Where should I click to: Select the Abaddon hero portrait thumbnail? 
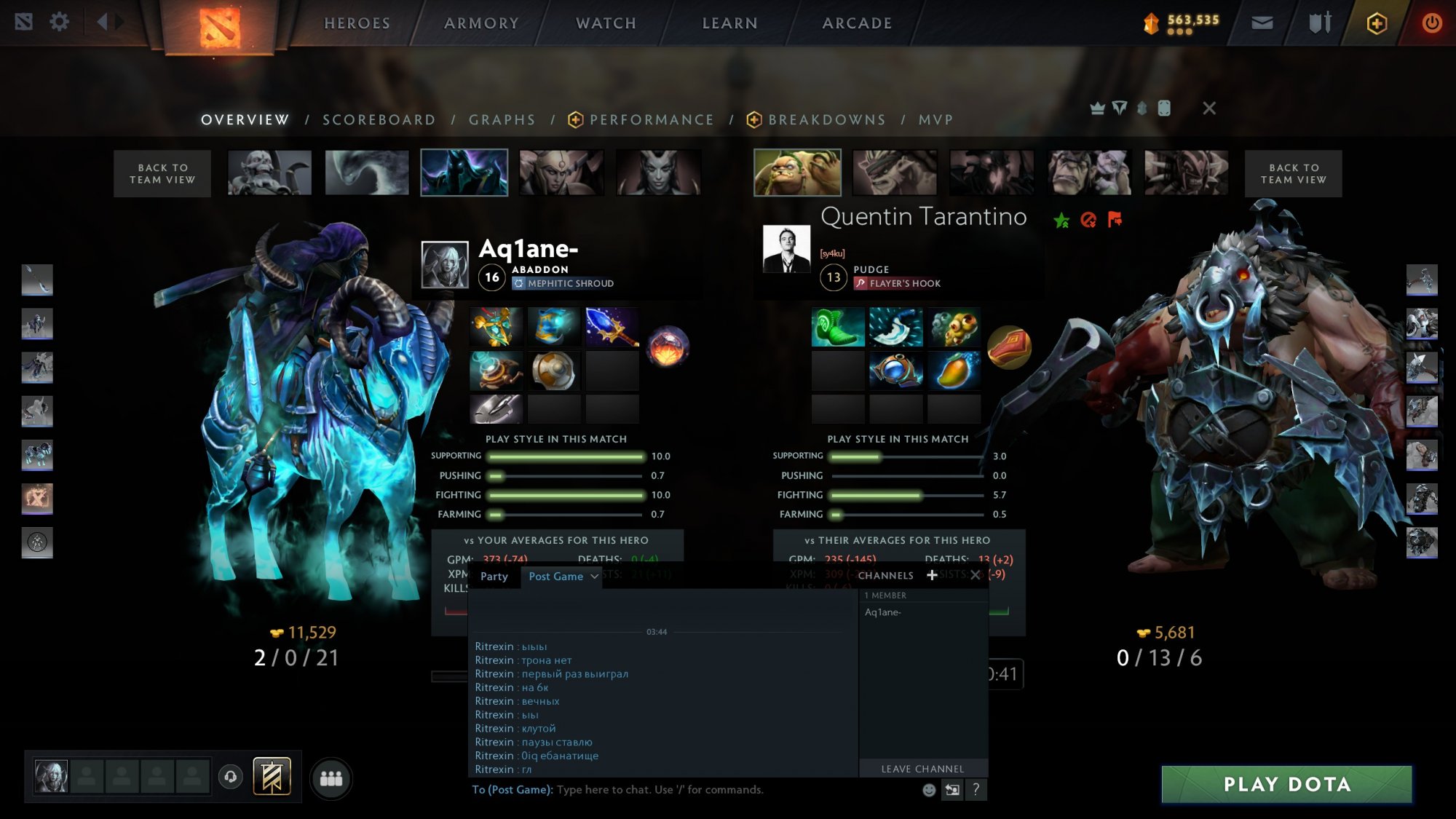pyautogui.click(x=464, y=173)
